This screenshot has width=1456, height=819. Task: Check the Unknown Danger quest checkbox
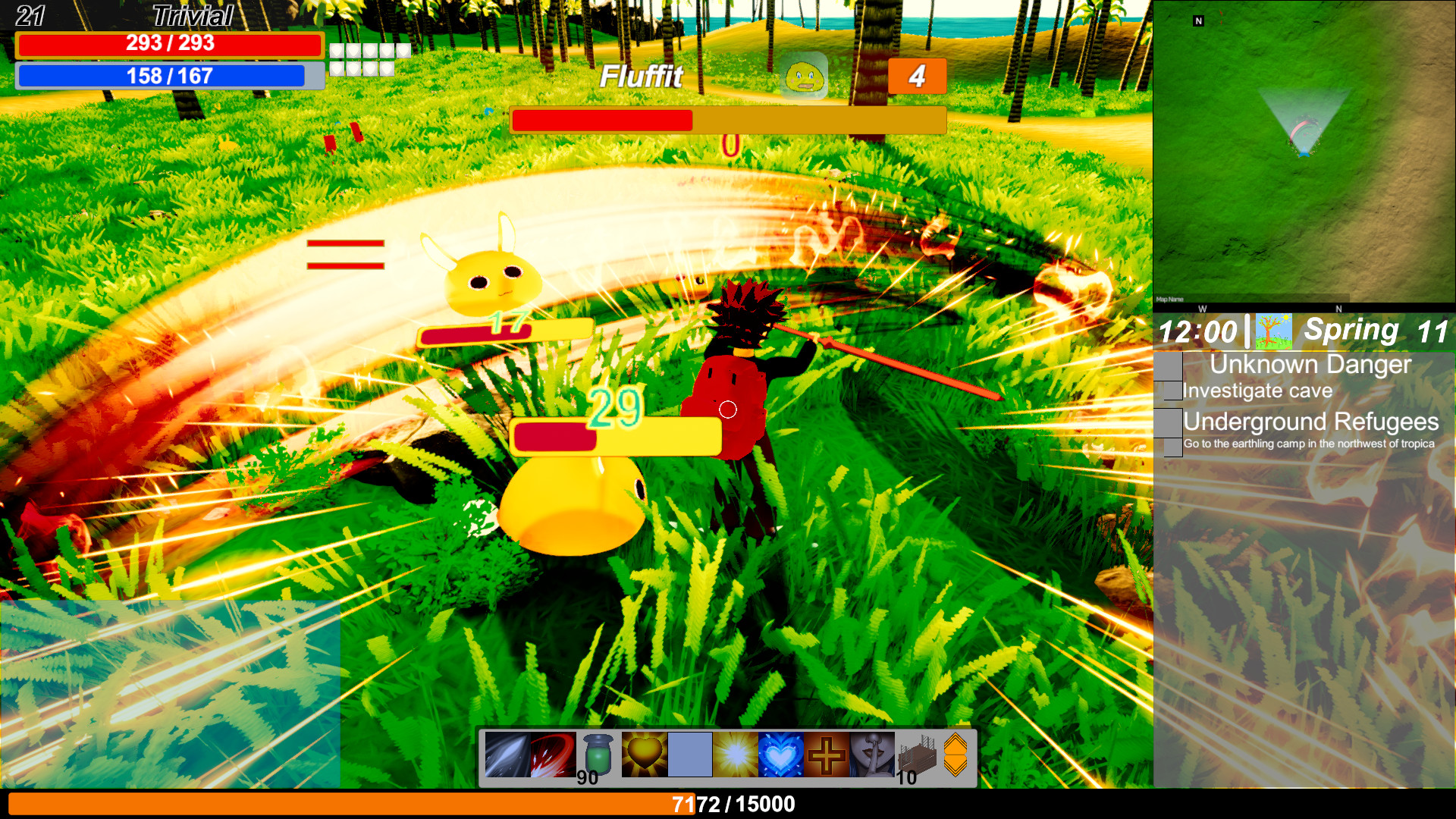pos(1168,366)
